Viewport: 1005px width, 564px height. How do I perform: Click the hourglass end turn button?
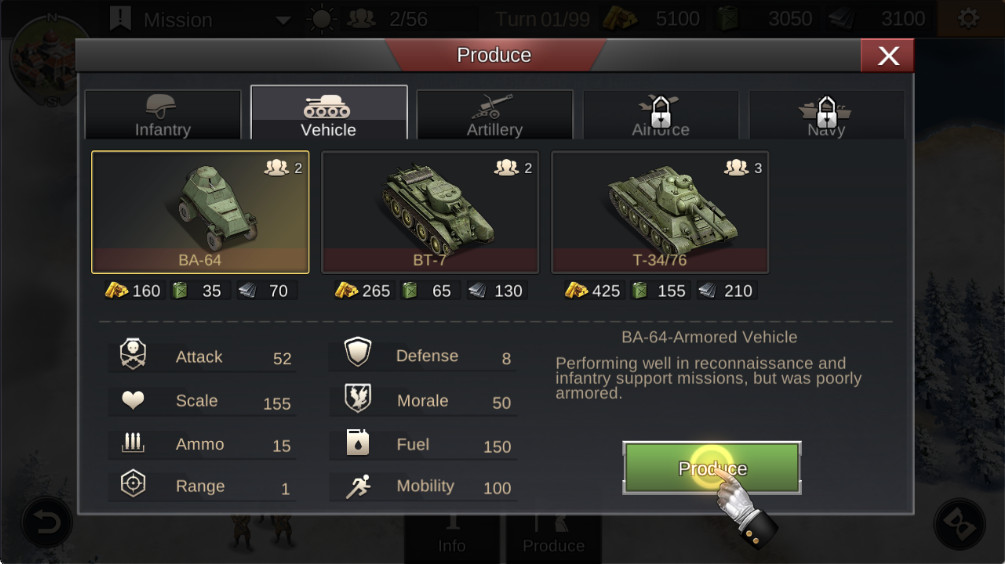coord(959,523)
